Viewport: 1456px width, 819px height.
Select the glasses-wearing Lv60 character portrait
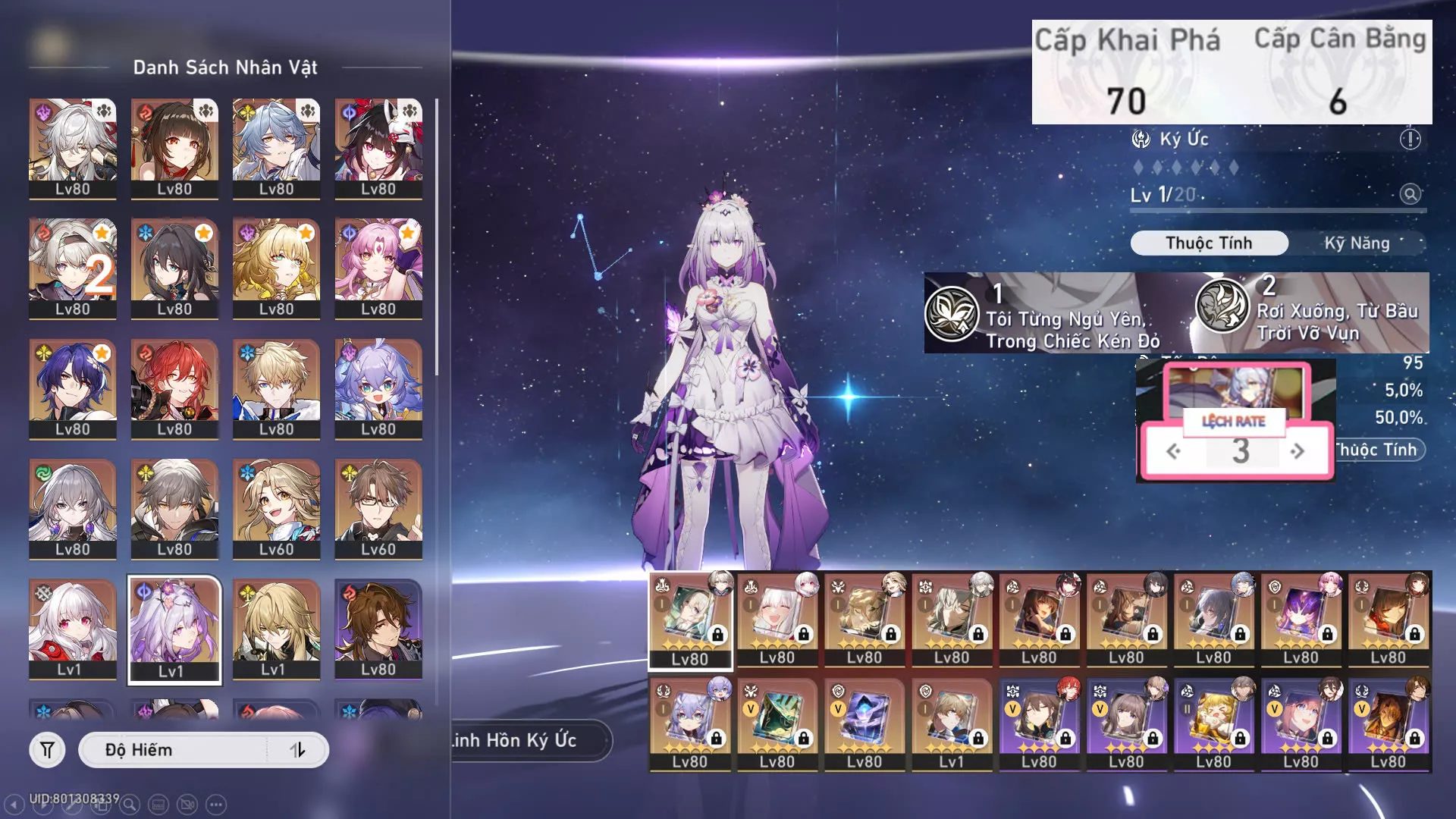[378, 509]
